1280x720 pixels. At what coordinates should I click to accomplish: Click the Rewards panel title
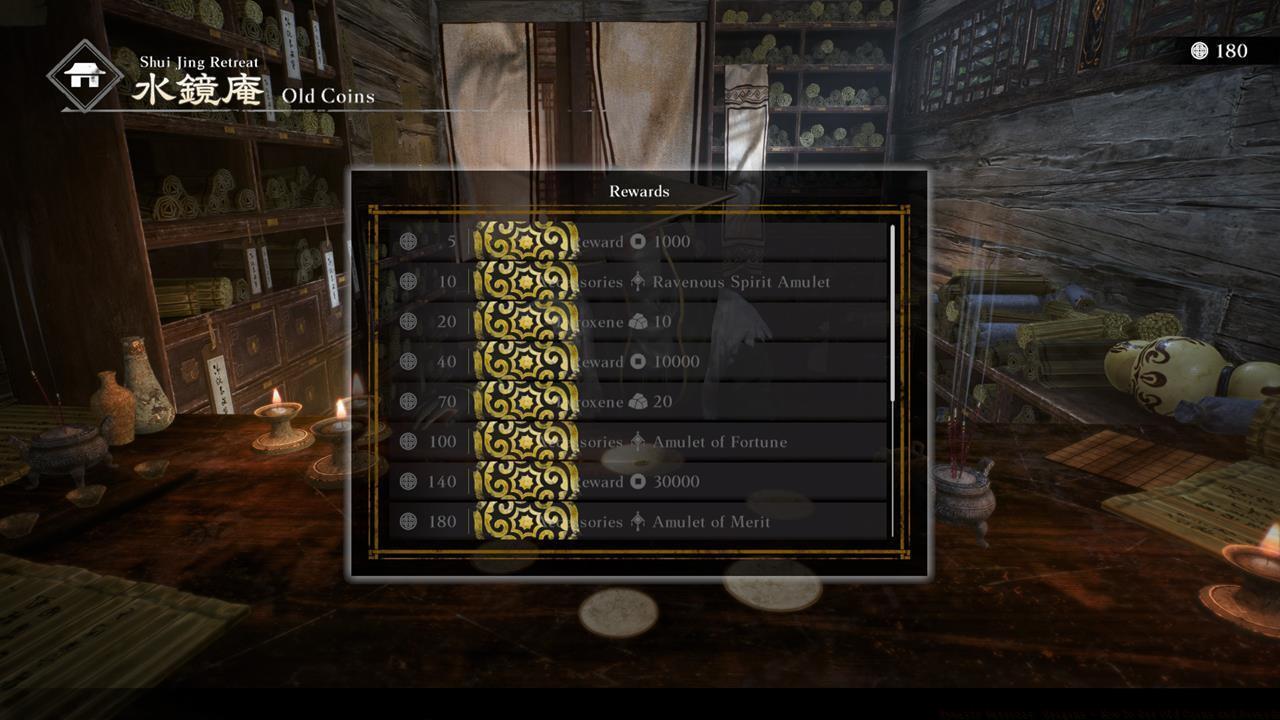tap(639, 190)
